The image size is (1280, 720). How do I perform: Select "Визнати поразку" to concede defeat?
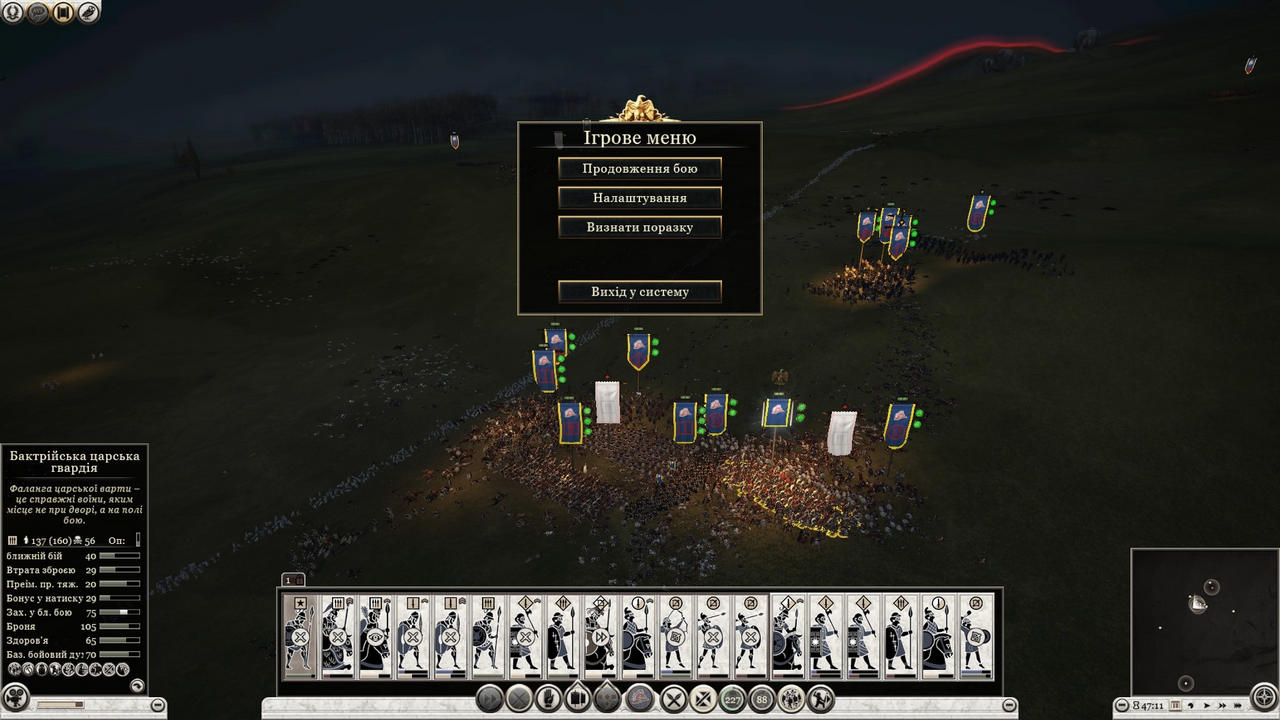click(x=640, y=227)
